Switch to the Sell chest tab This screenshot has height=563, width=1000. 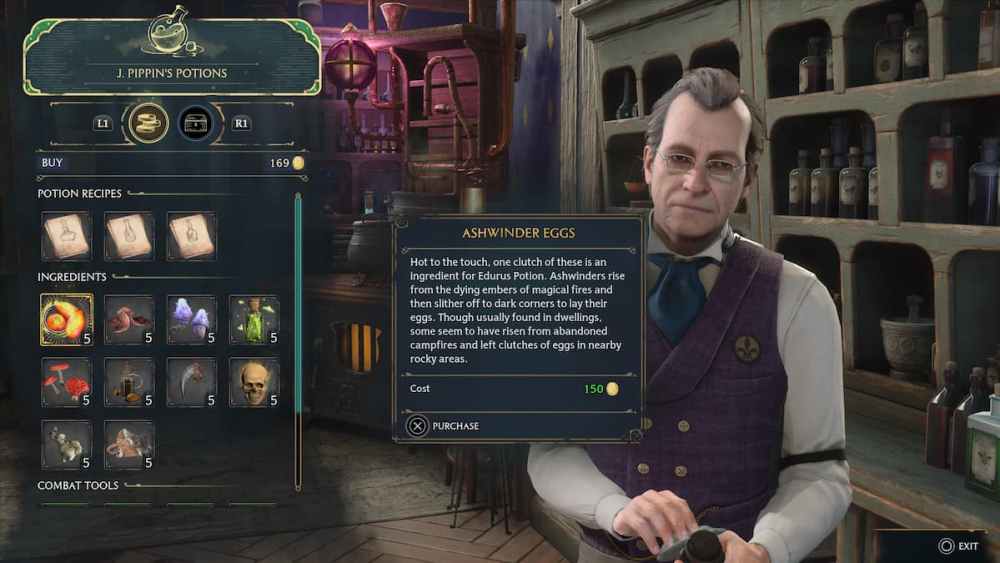[x=196, y=123]
